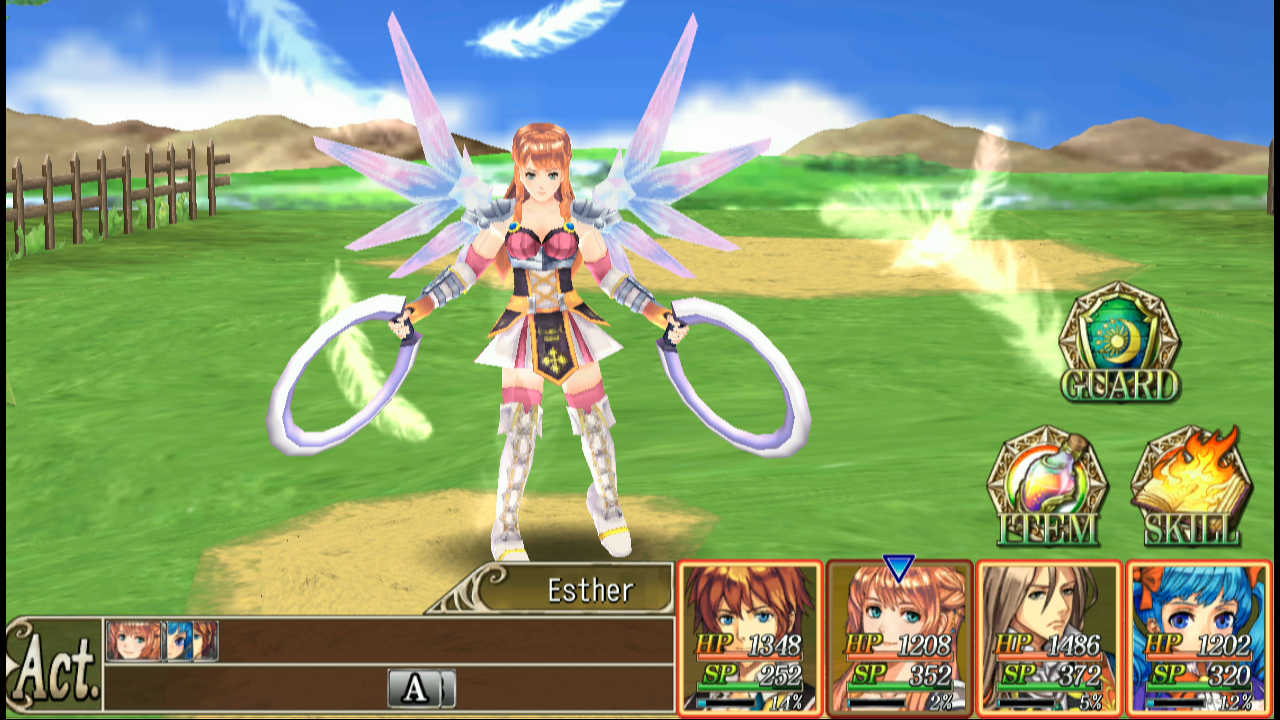Select the blue-haired girl's party portrait
This screenshot has width=1280, height=720.
(1198, 638)
